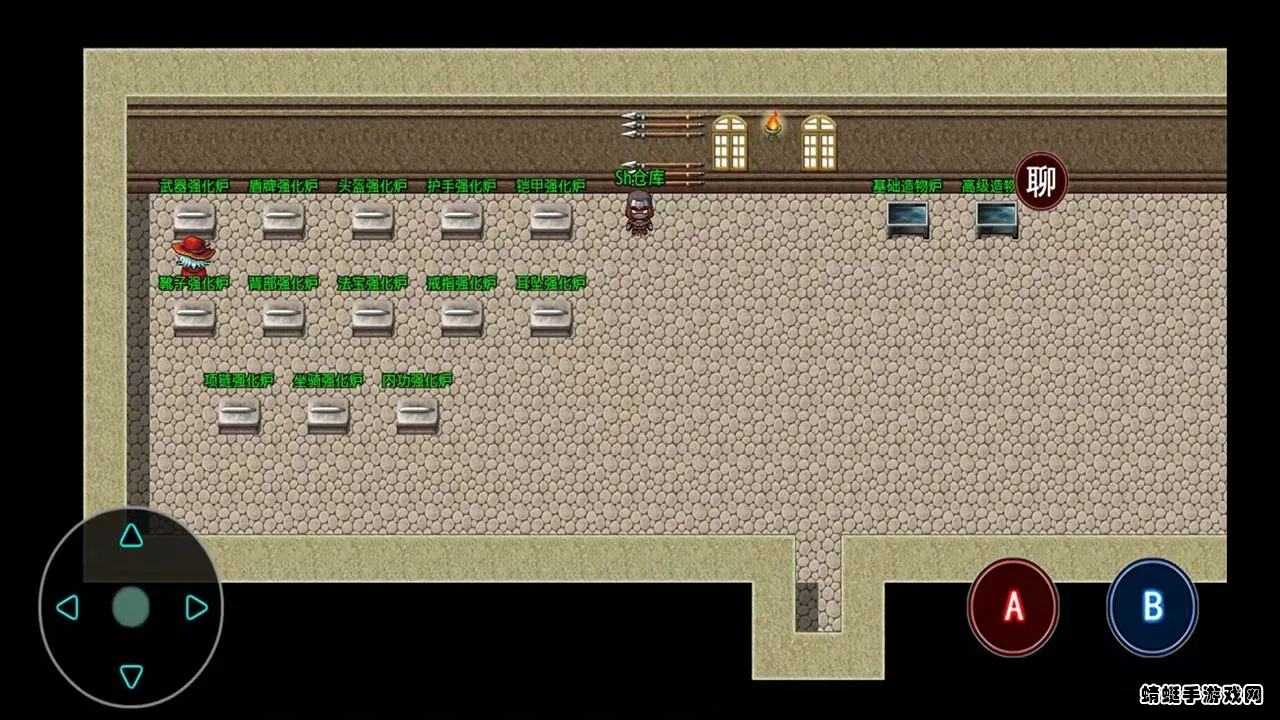The height and width of the screenshot is (720, 1280).
Task: Open the 法宝强化炉 treasure enhancement furnace
Action: point(371,318)
